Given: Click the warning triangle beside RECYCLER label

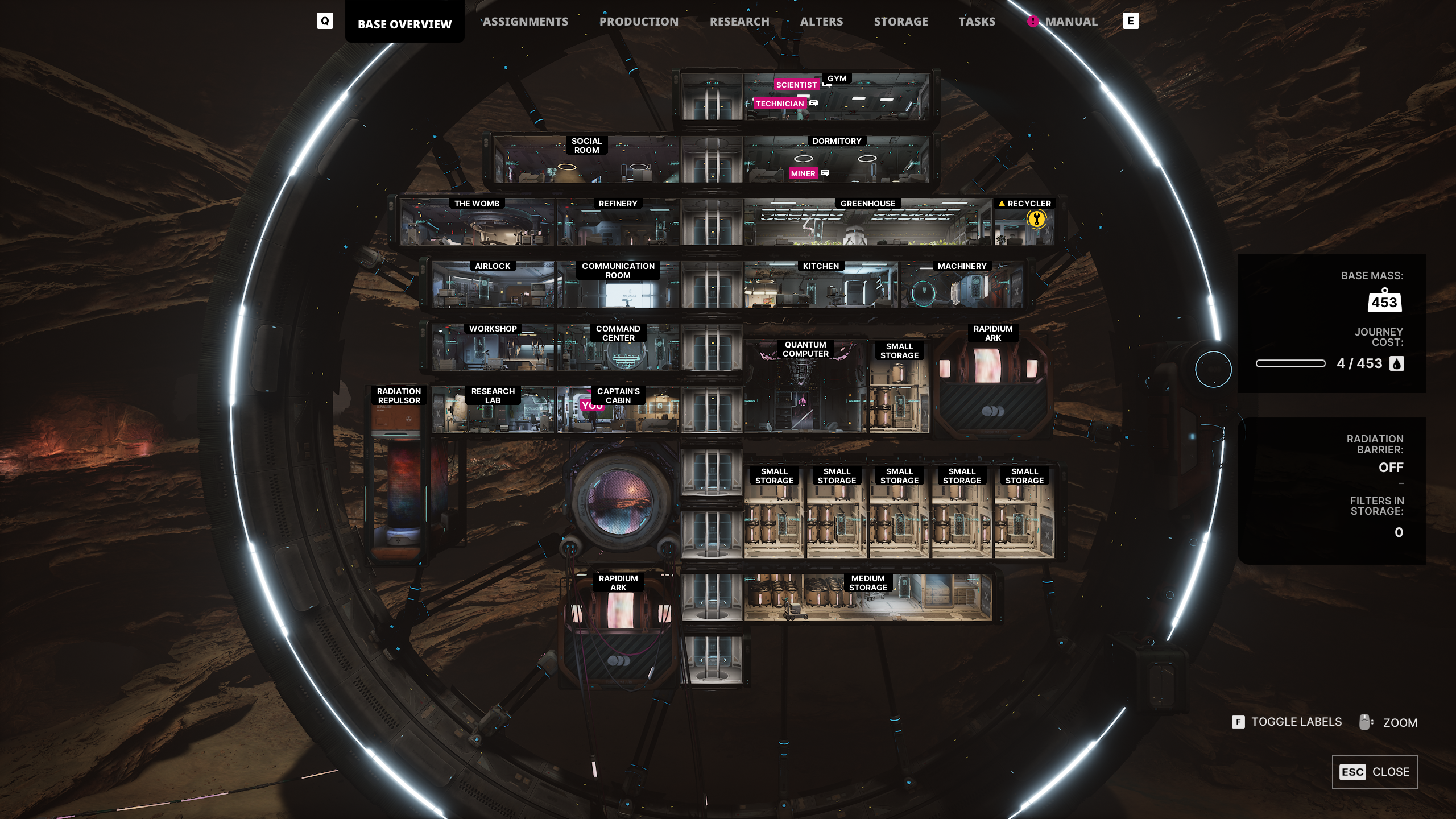Looking at the screenshot, I should tap(1001, 202).
